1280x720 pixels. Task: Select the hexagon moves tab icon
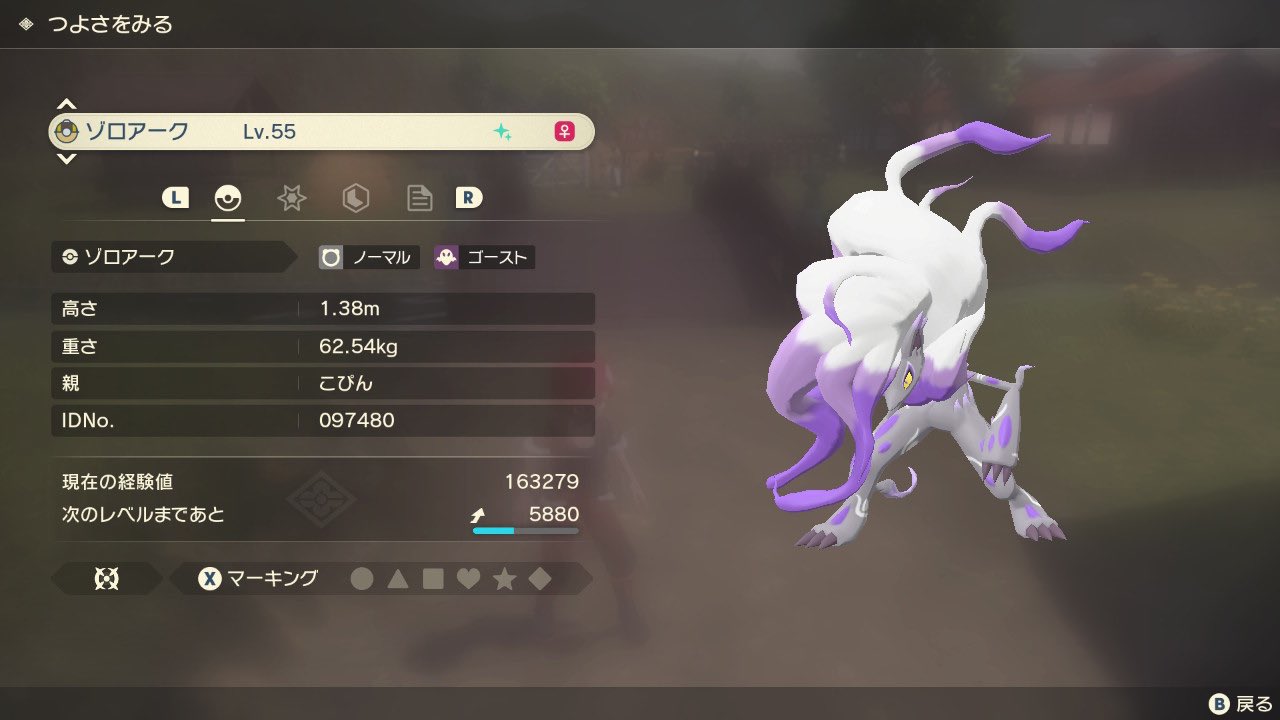(x=355, y=198)
